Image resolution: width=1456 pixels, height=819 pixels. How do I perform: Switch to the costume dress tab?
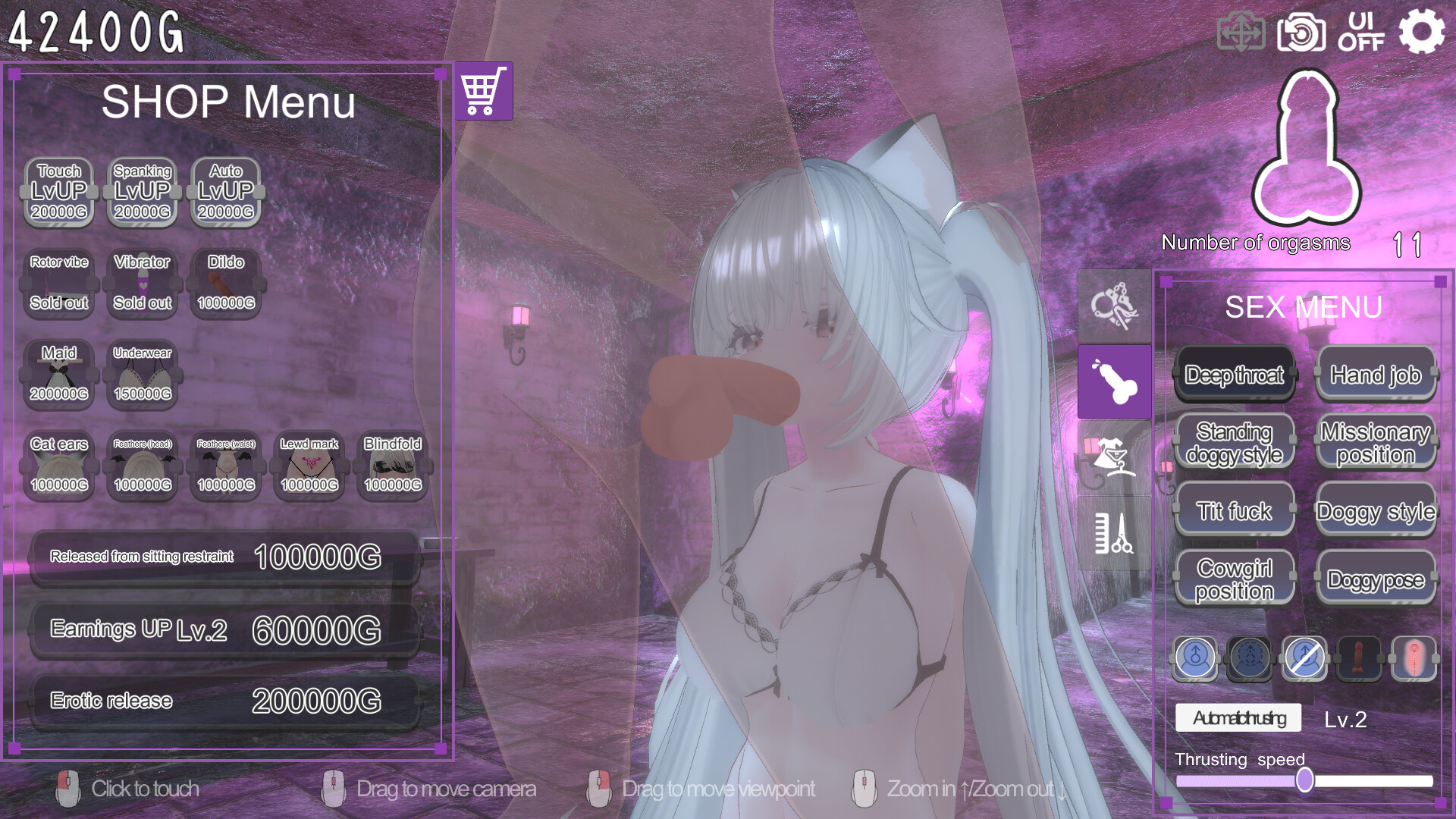(1114, 457)
